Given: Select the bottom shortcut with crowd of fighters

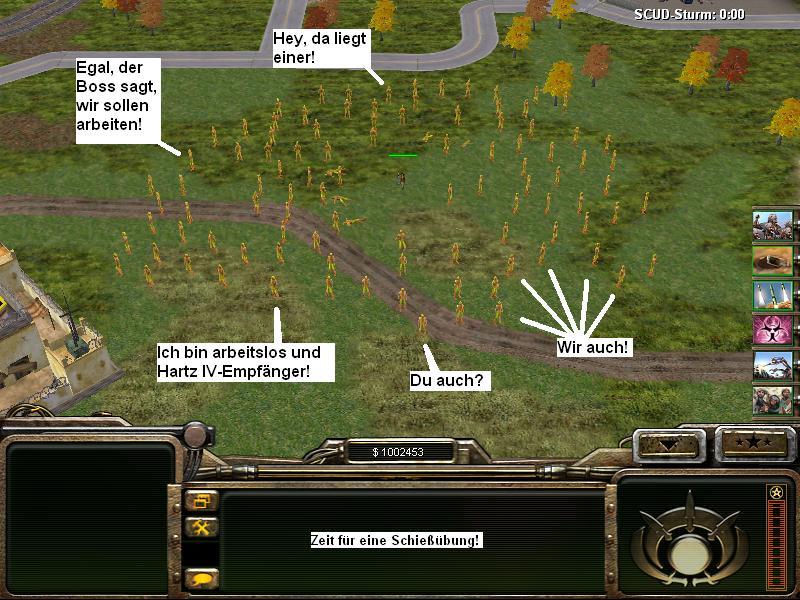Looking at the screenshot, I should tap(773, 400).
